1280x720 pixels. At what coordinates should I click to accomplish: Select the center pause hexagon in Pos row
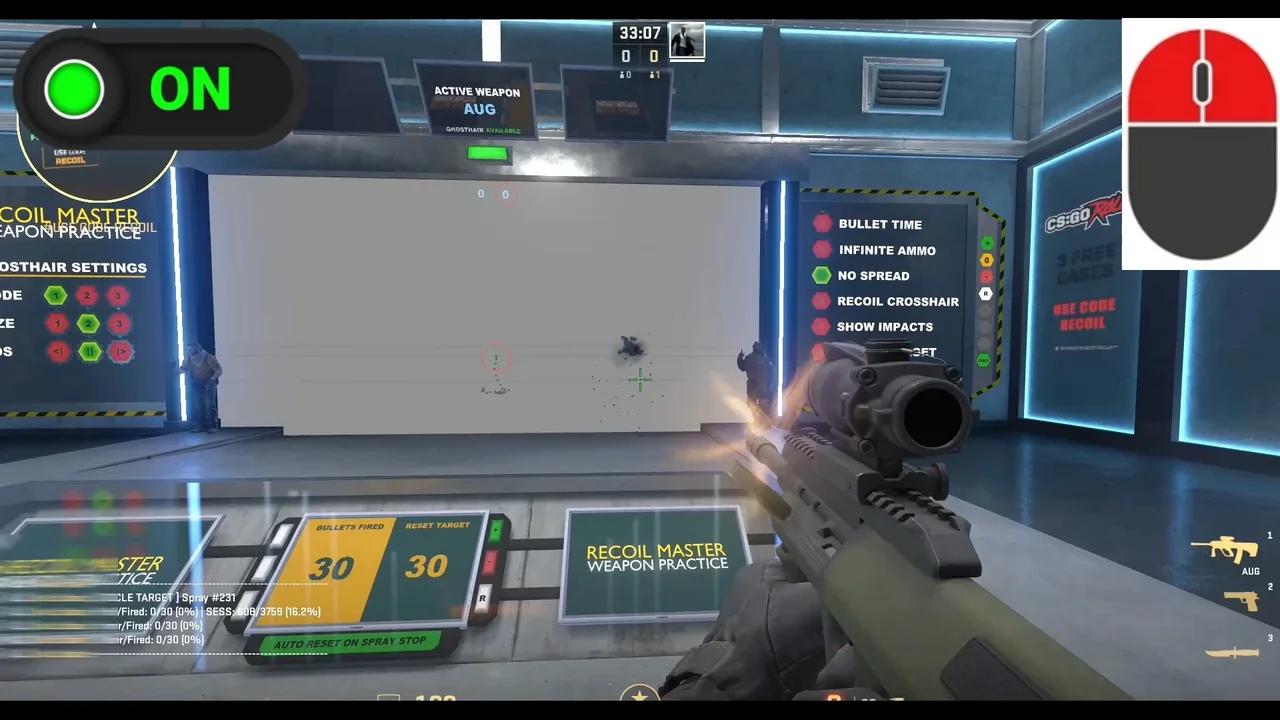89,351
